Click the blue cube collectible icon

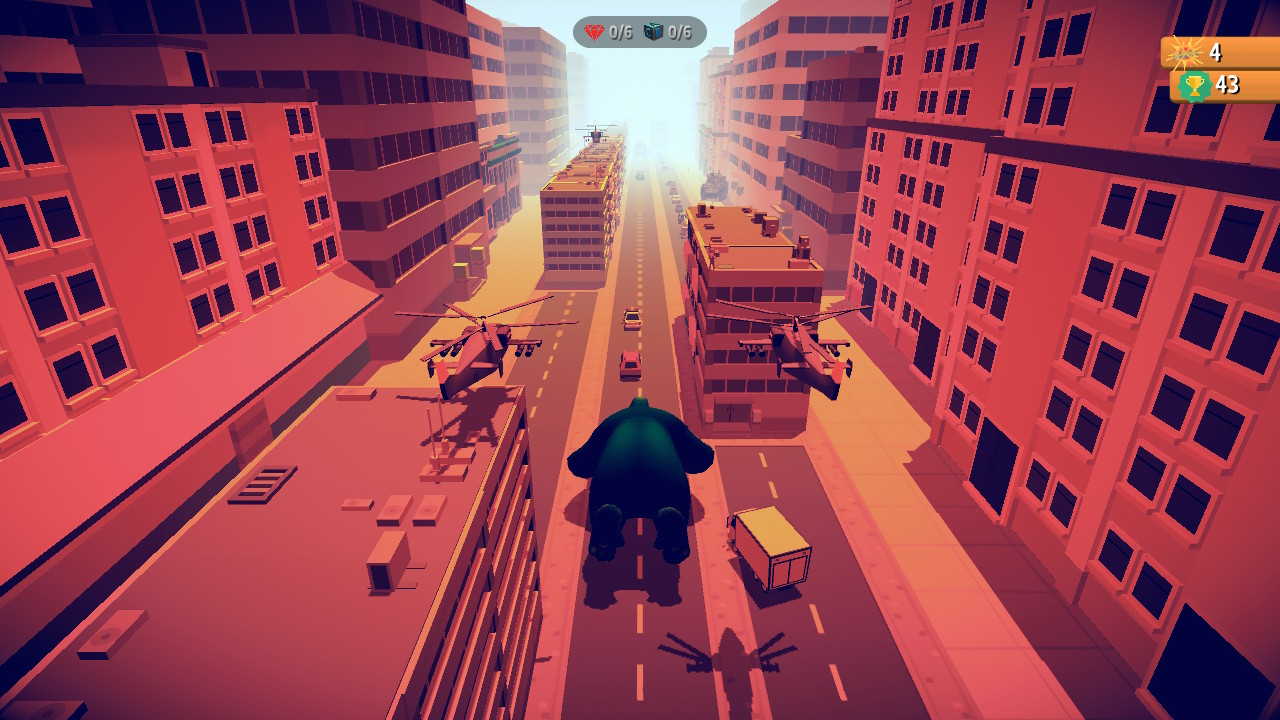(654, 30)
